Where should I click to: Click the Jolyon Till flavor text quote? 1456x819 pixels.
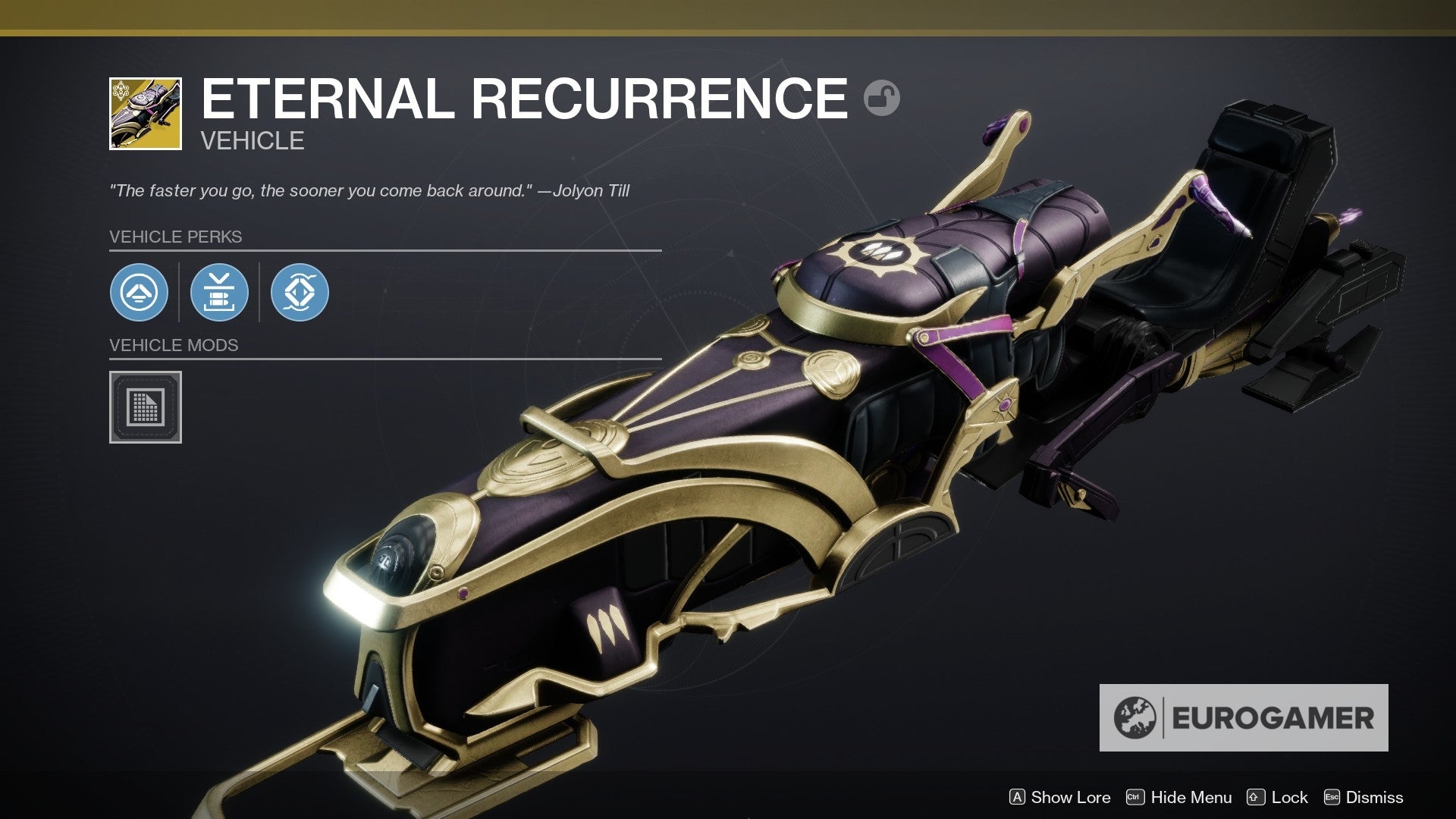(370, 191)
